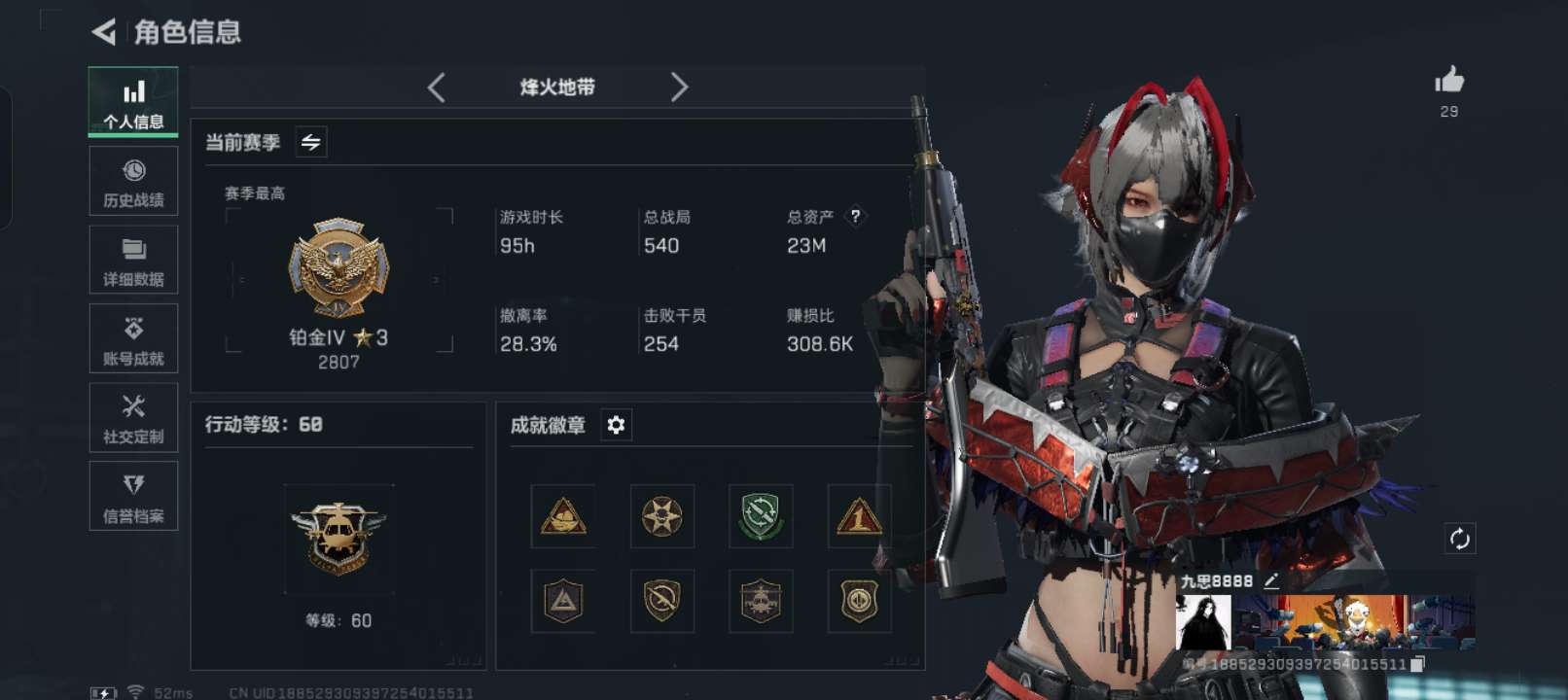This screenshot has height=700, width=1568.
Task: Select the green shield achievement badge
Action: [761, 516]
